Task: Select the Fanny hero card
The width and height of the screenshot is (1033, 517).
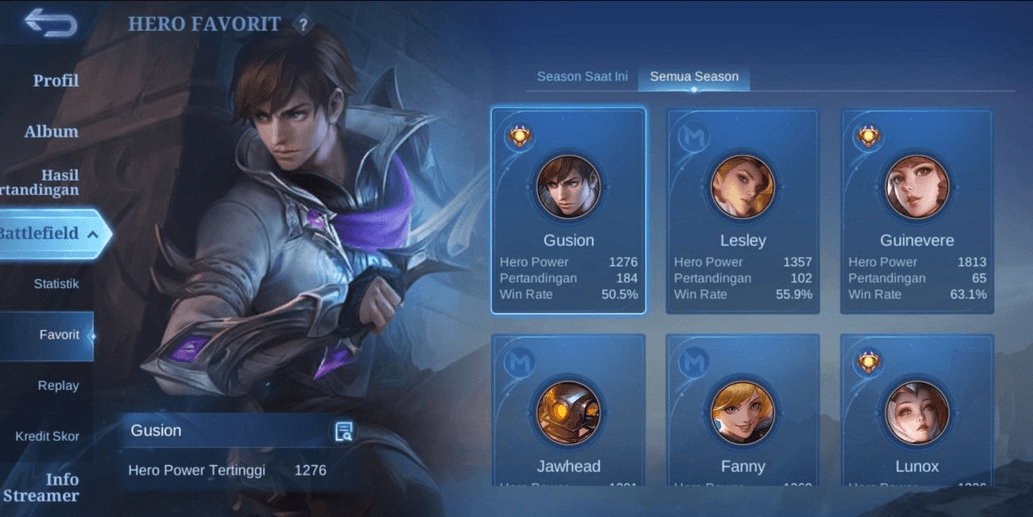Action: pos(743,412)
